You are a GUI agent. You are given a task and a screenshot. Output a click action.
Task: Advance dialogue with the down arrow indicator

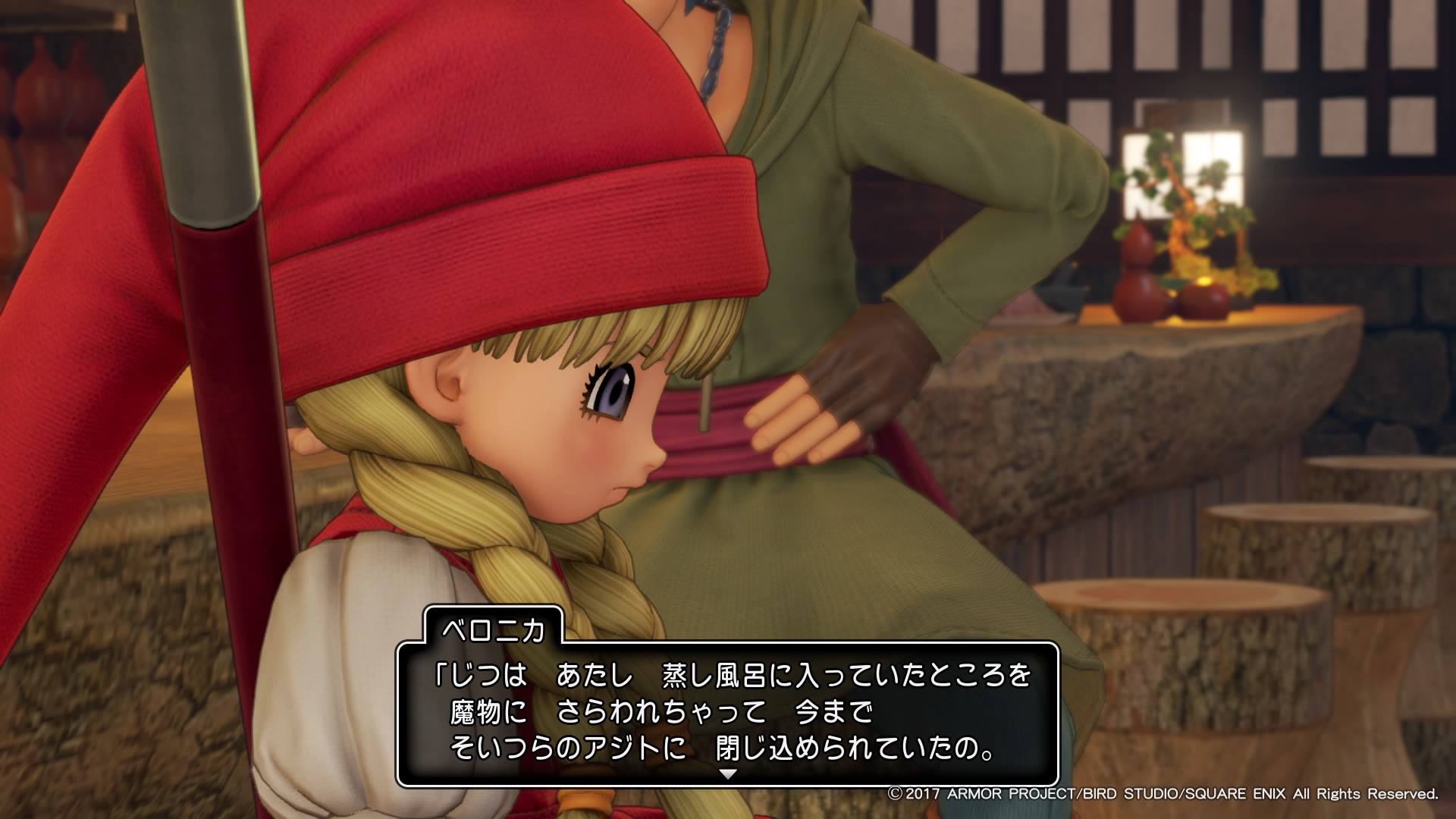(727, 775)
